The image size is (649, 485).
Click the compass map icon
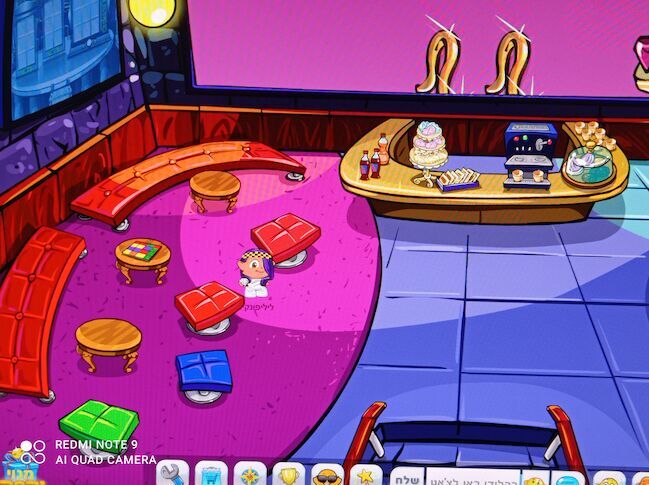249,474
